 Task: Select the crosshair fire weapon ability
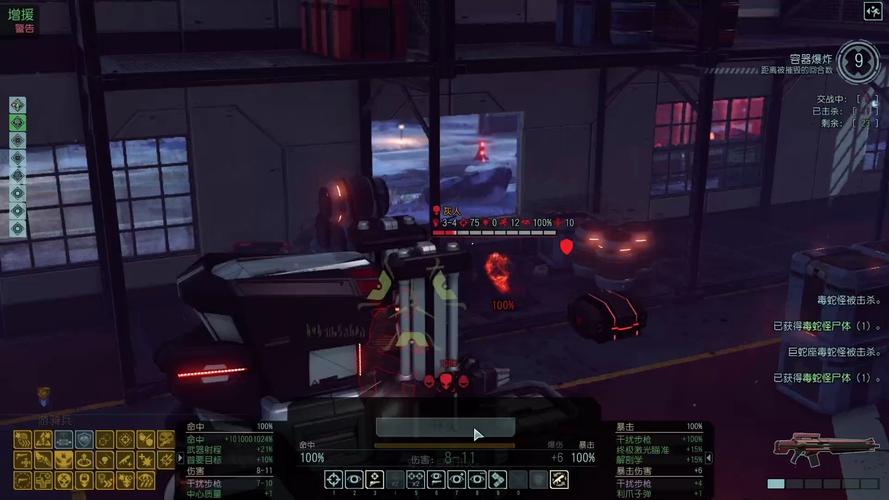coord(332,480)
